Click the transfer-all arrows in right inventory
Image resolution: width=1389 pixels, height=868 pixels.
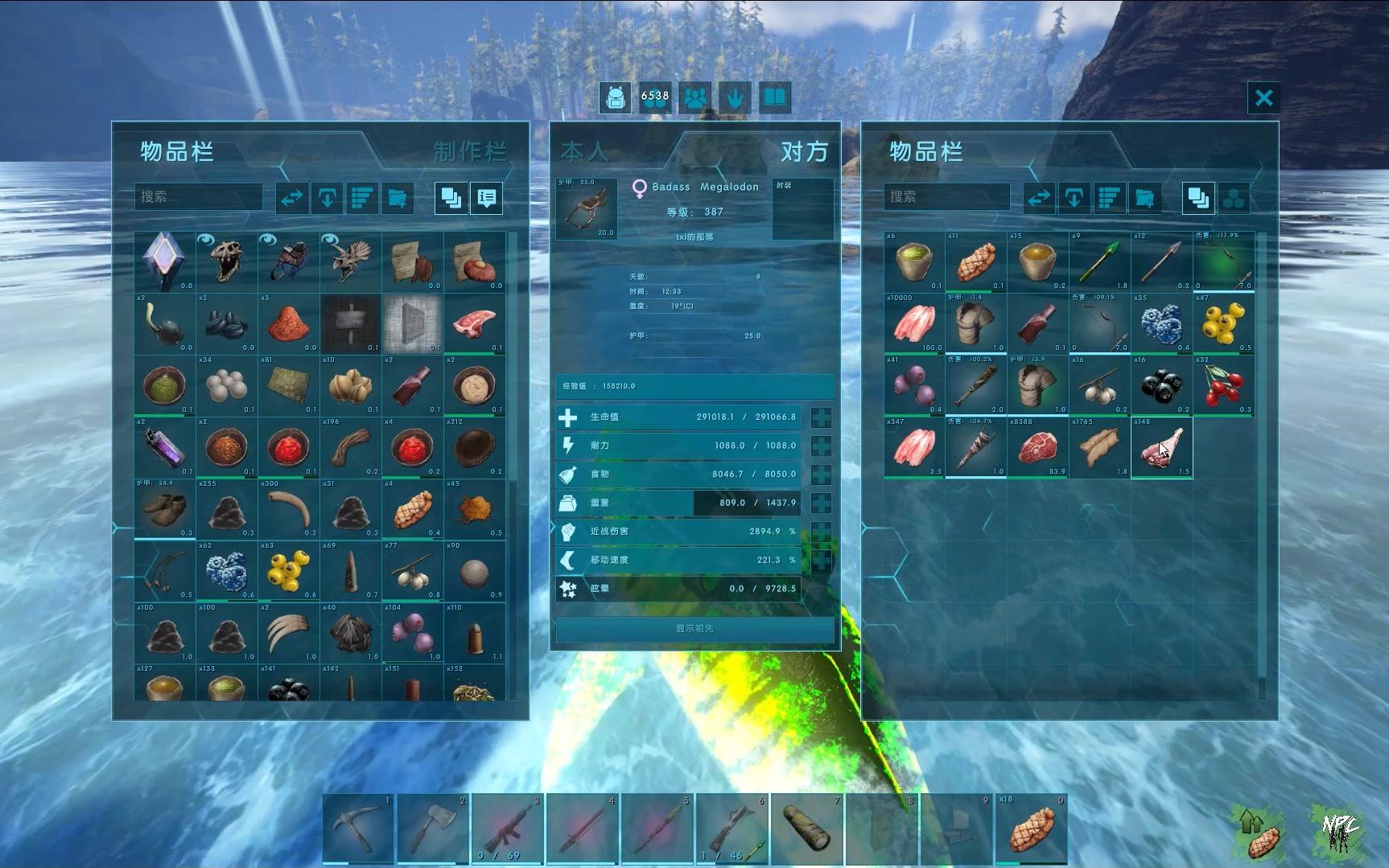coord(1039,198)
